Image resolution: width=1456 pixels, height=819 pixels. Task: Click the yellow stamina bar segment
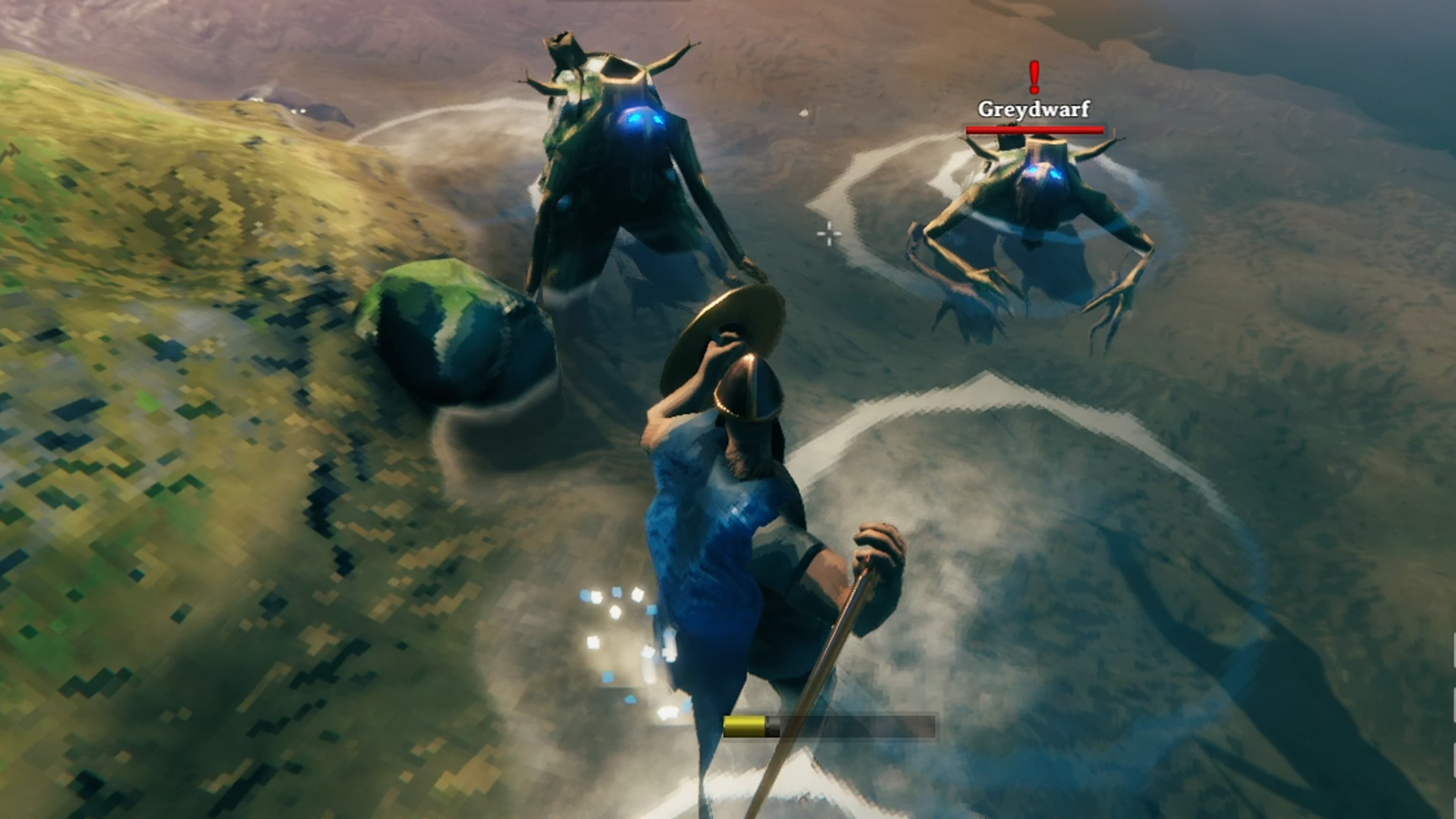click(743, 724)
